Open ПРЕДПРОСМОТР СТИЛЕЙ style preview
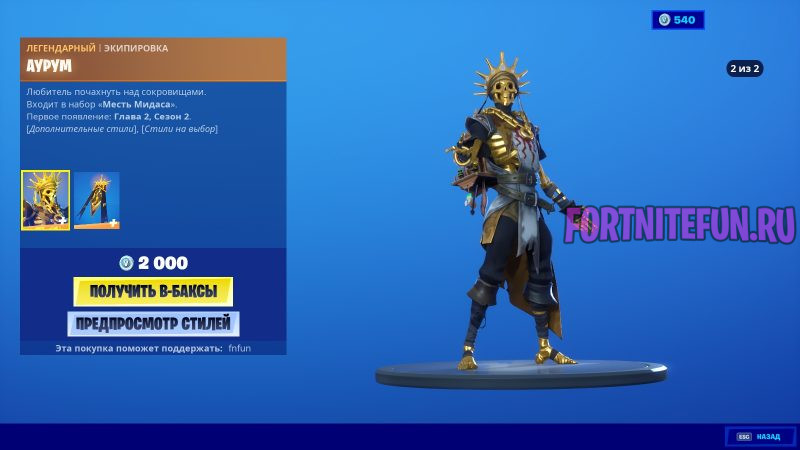Viewport: 800px width, 450px height. coord(153,323)
